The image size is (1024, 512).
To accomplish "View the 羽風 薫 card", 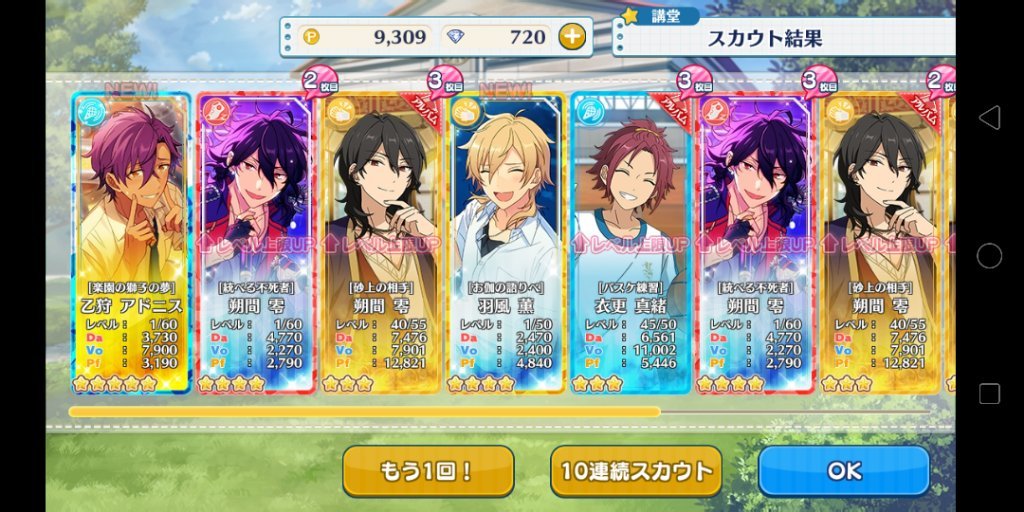I will click(506, 240).
